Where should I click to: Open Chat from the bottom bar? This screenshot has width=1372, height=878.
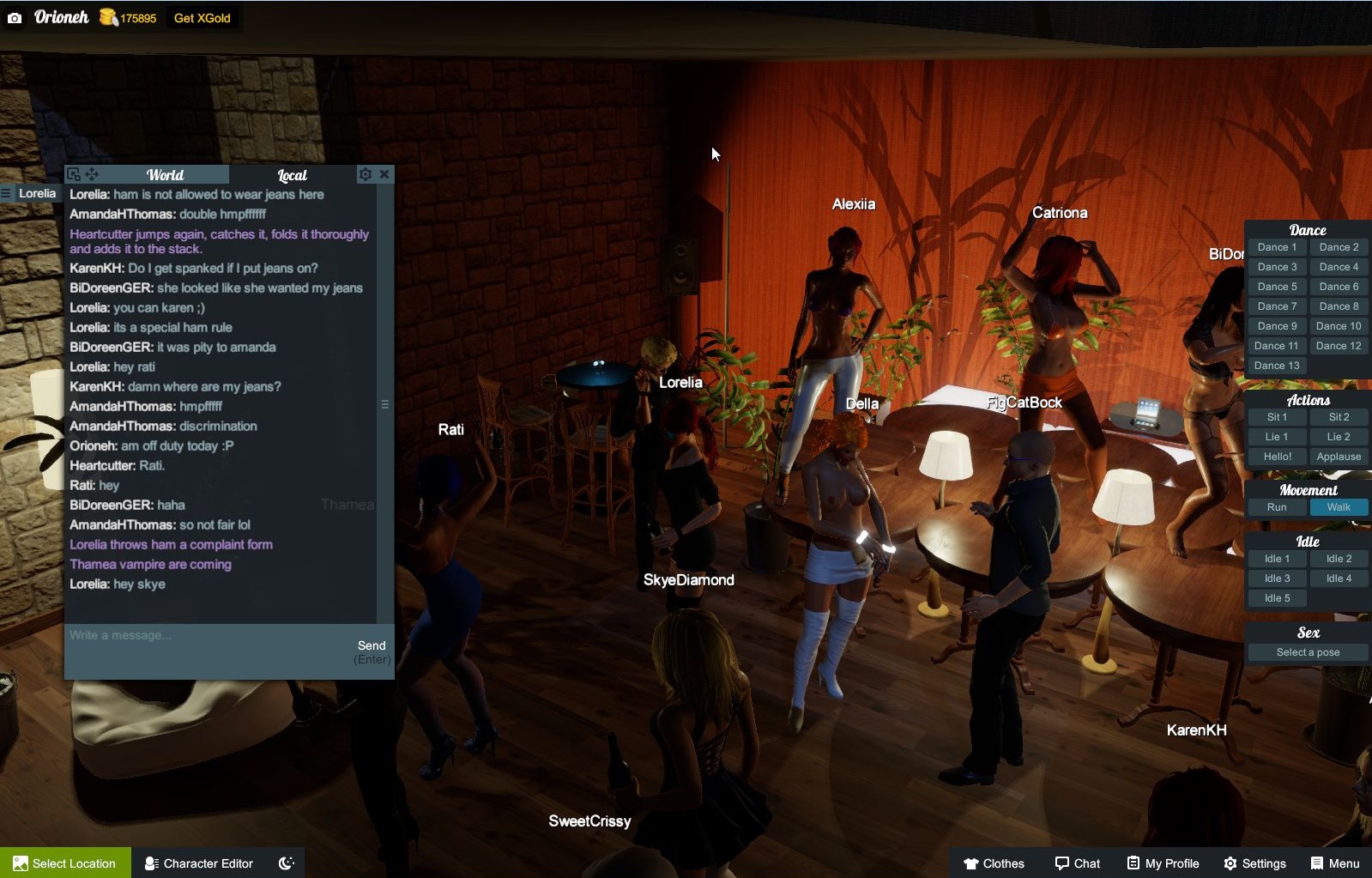pyautogui.click(x=1077, y=863)
